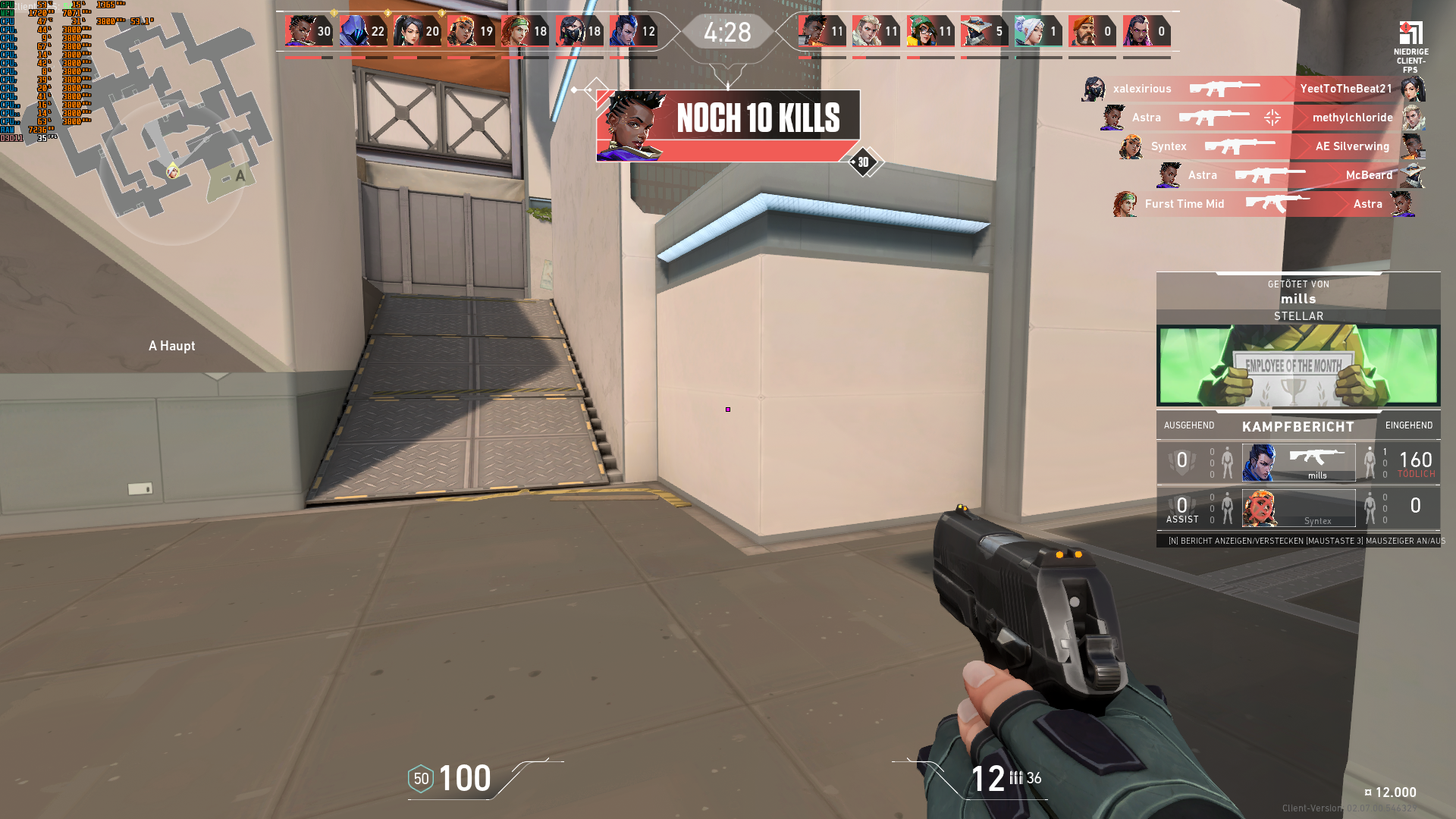
Task: Click the +30 round bonus diamond
Action: point(863,162)
